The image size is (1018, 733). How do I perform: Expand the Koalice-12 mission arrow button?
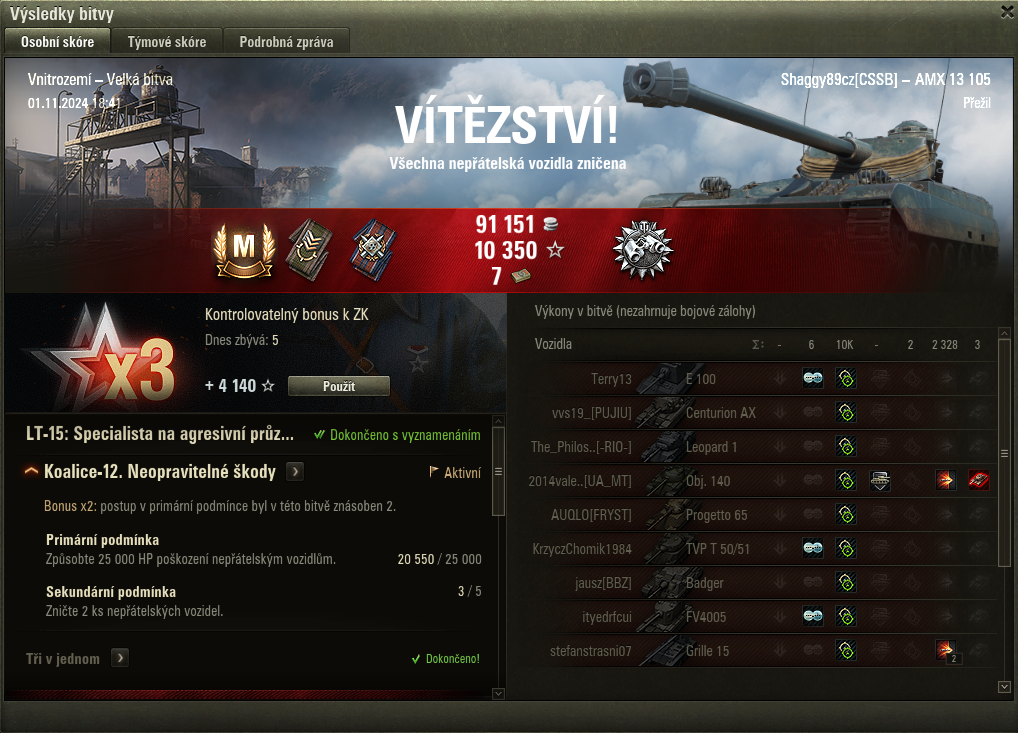(295, 472)
